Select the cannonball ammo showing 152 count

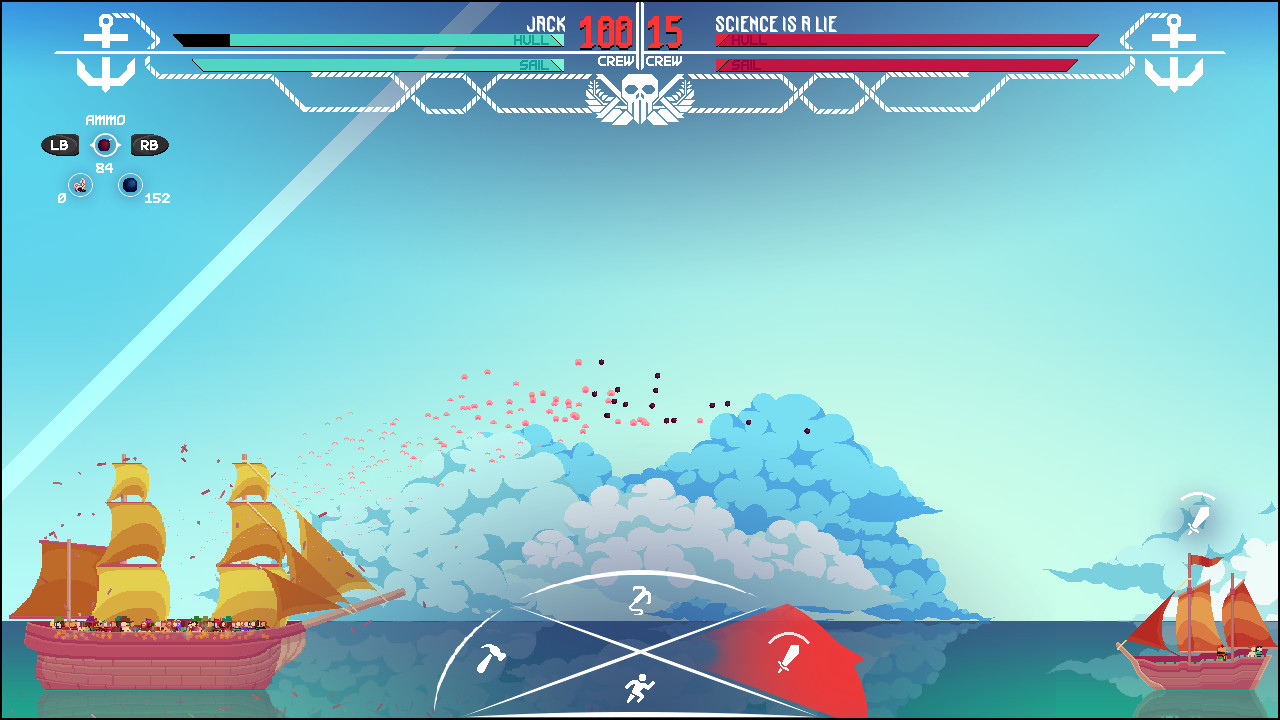click(131, 184)
